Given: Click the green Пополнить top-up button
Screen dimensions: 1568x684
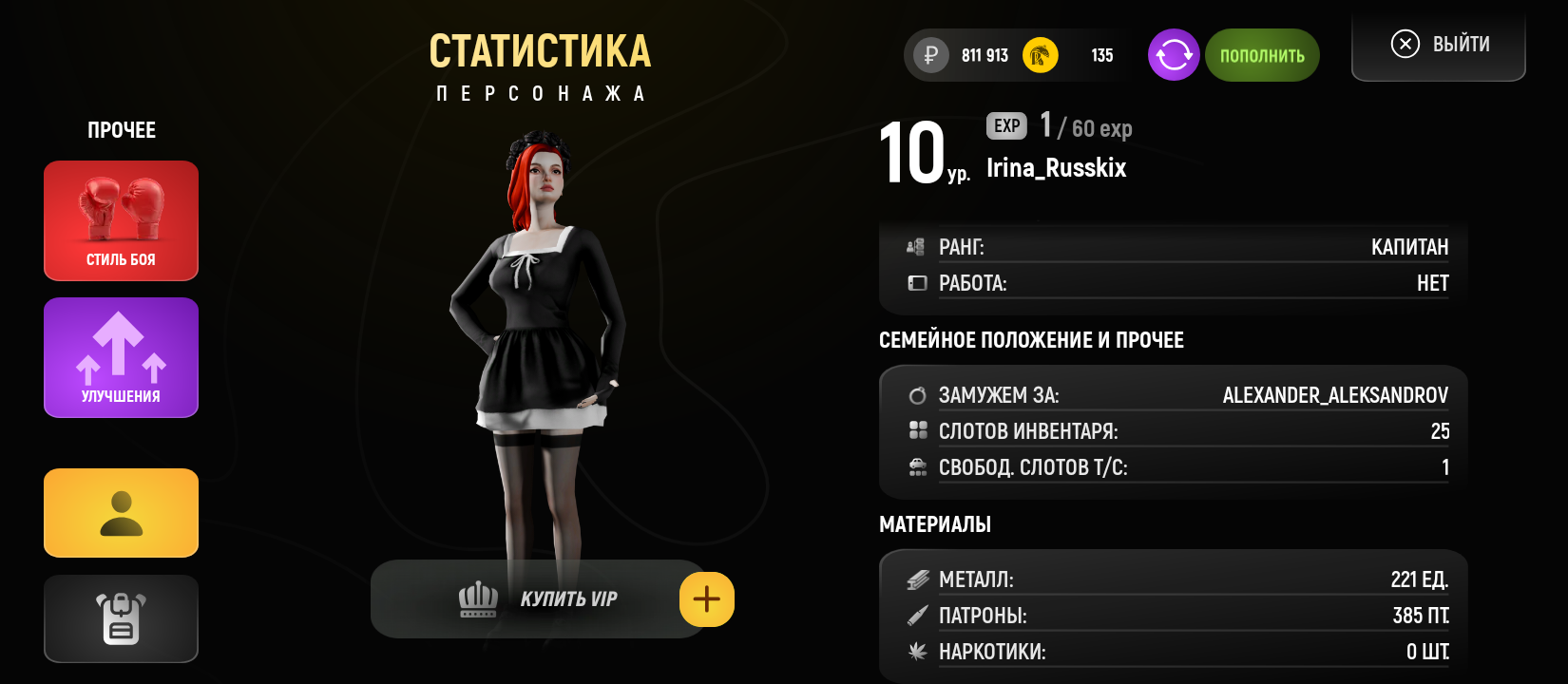Looking at the screenshot, I should click(x=1262, y=55).
